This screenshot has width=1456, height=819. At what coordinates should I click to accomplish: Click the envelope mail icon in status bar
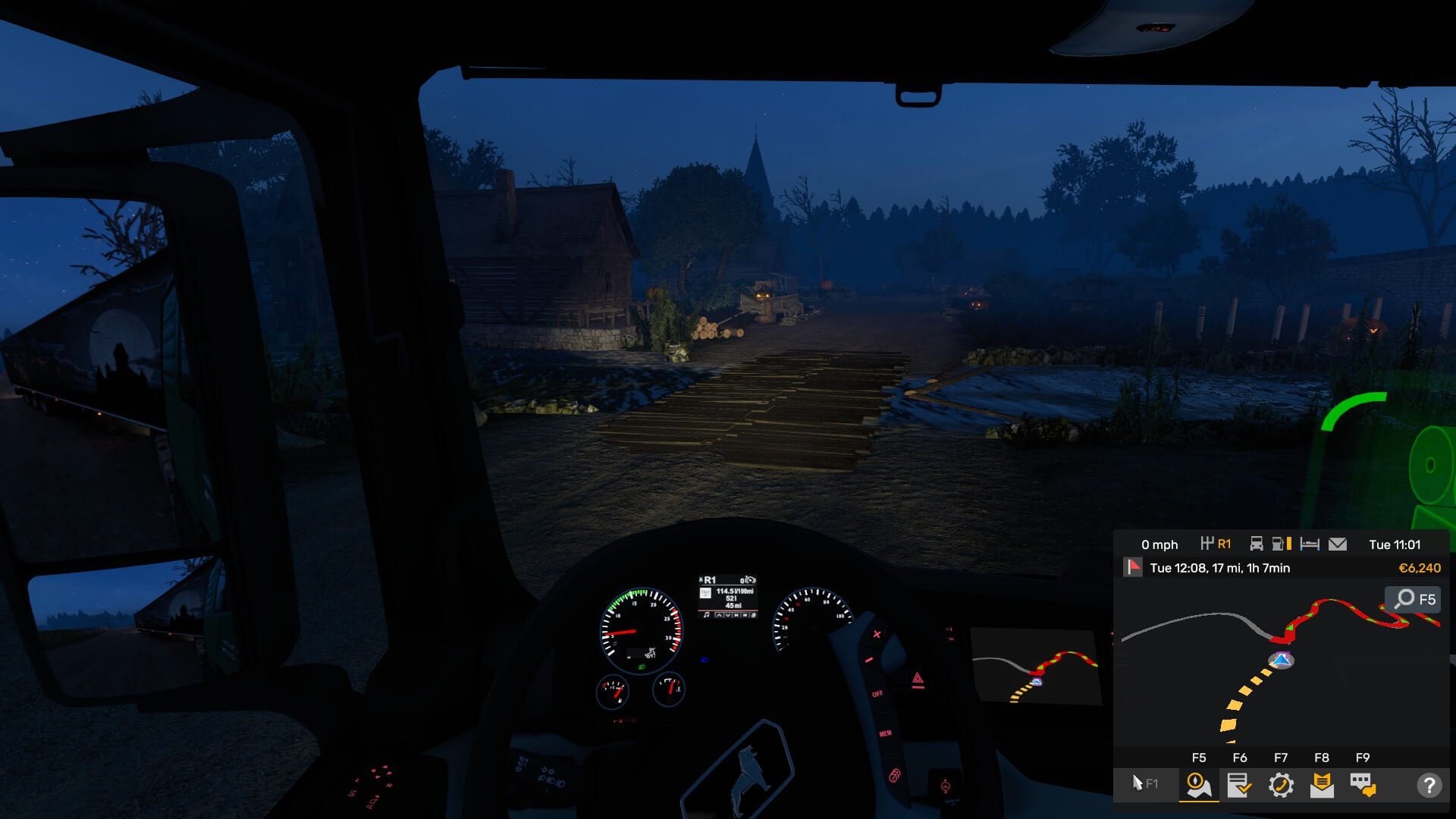pos(1338,544)
